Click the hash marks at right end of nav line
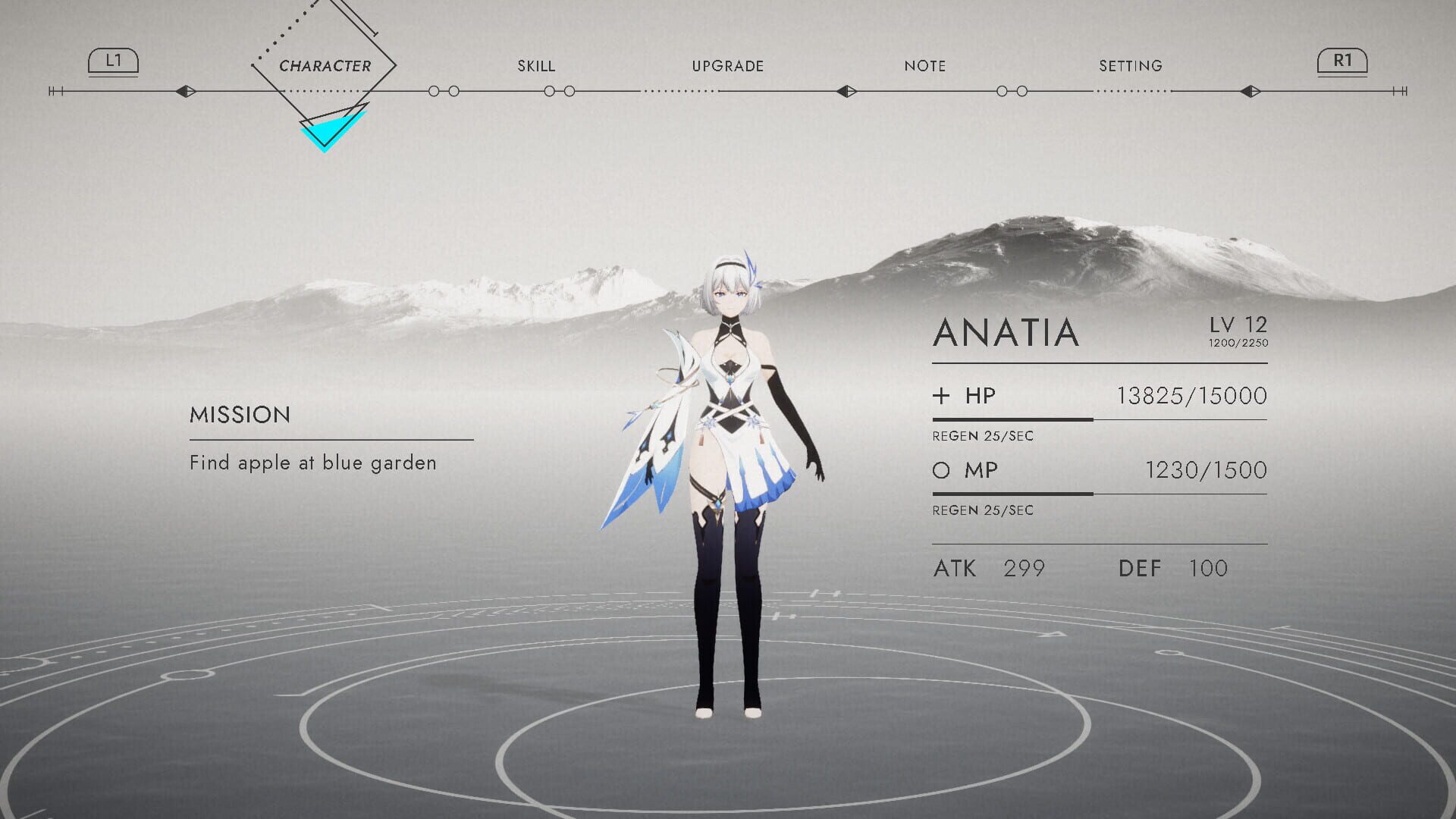The height and width of the screenshot is (819, 1456). click(1399, 91)
